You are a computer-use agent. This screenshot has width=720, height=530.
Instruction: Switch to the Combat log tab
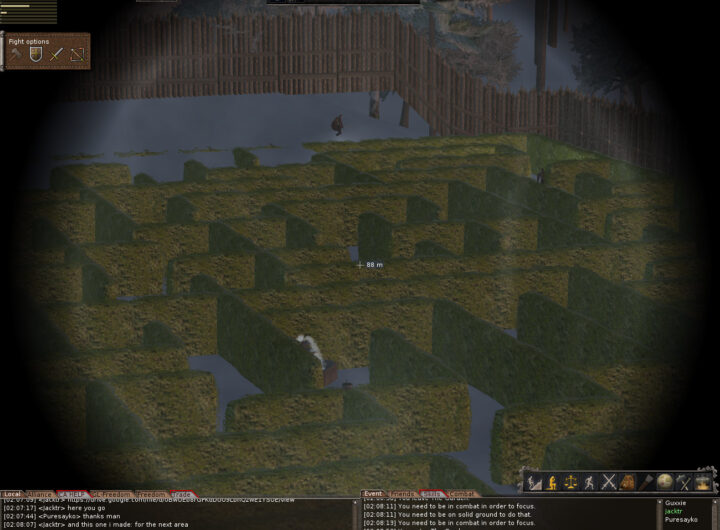click(462, 494)
